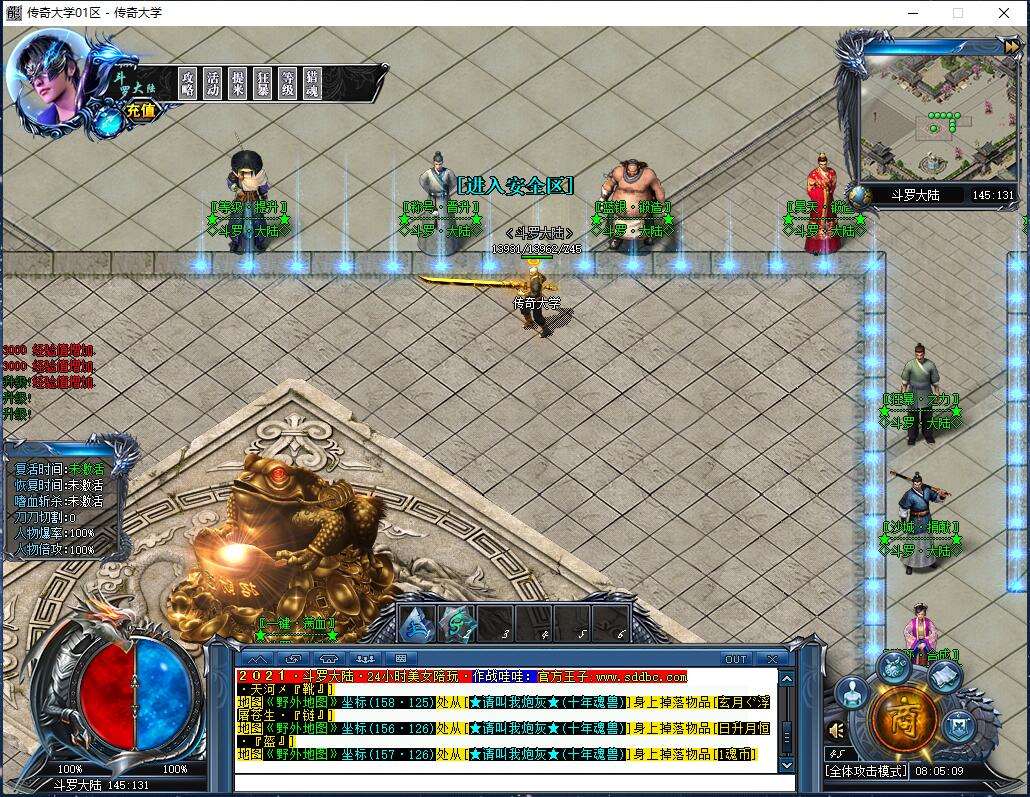Activate the 狂暴 berserk button
This screenshot has width=1030, height=797.
point(263,83)
